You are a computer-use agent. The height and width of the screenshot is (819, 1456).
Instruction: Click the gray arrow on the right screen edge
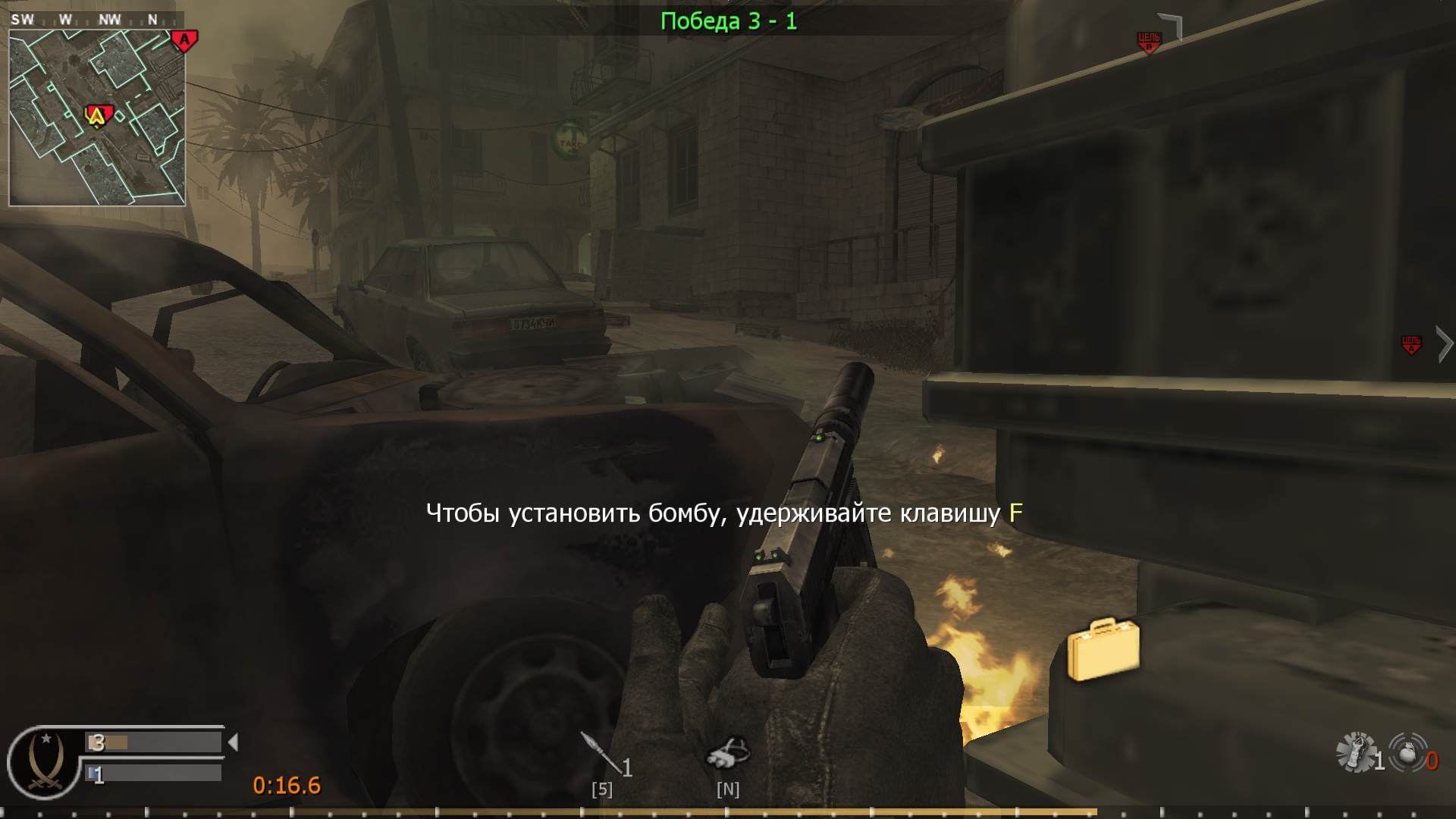point(1443,343)
